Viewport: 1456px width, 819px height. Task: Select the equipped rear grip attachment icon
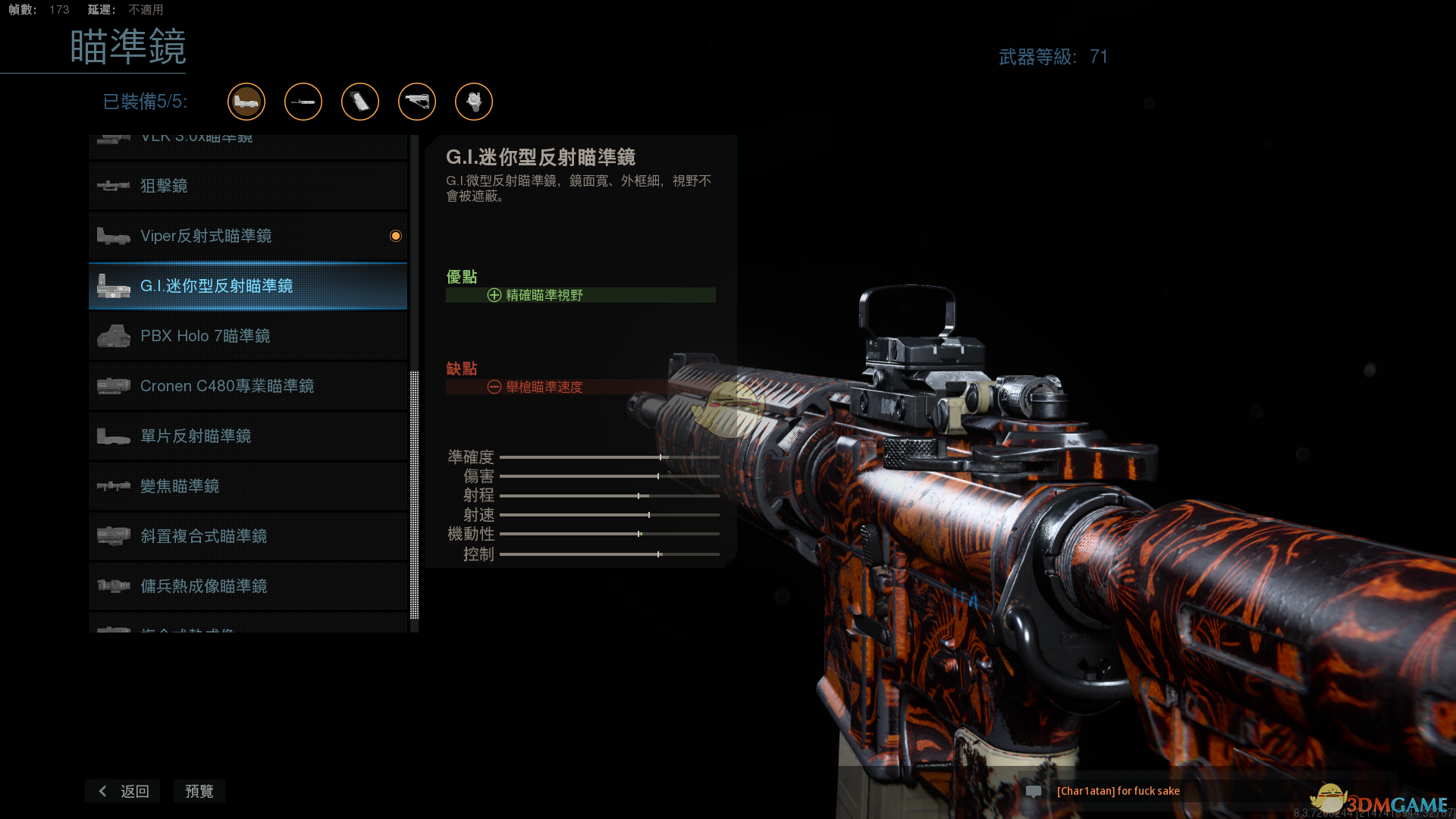(x=360, y=102)
